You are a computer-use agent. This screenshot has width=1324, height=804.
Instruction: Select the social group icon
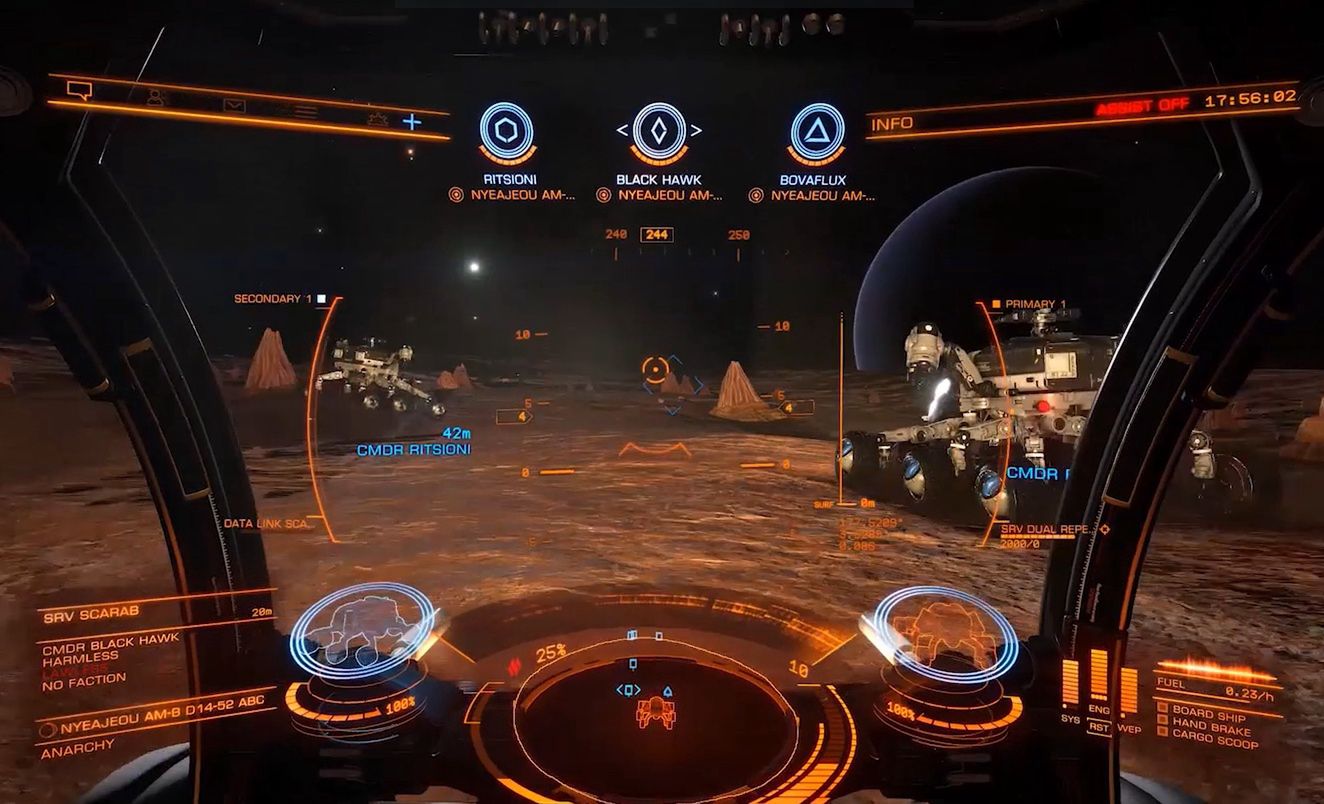point(378,119)
